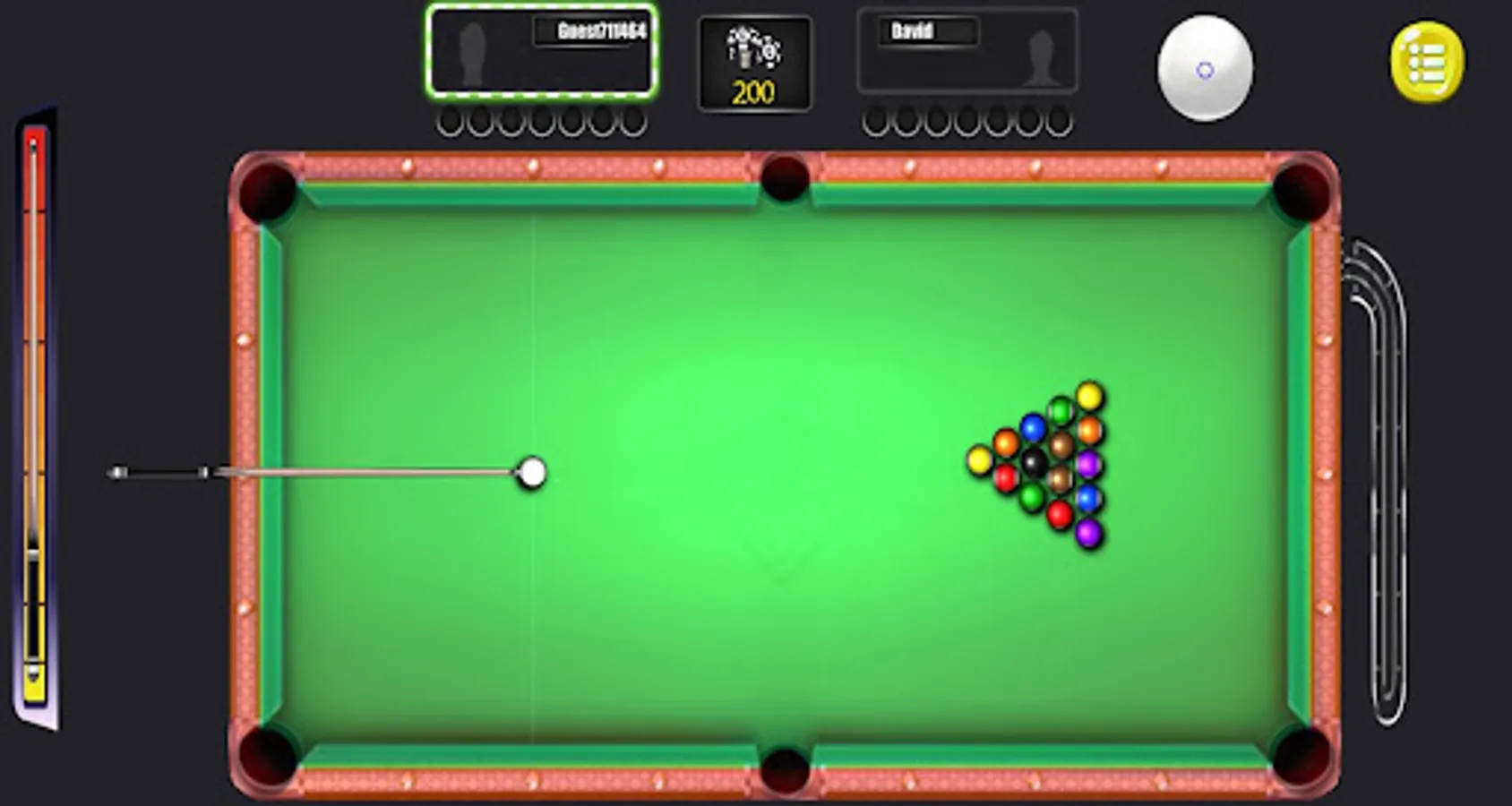Select David's avatar silhouette

pyautogui.click(x=1042, y=56)
